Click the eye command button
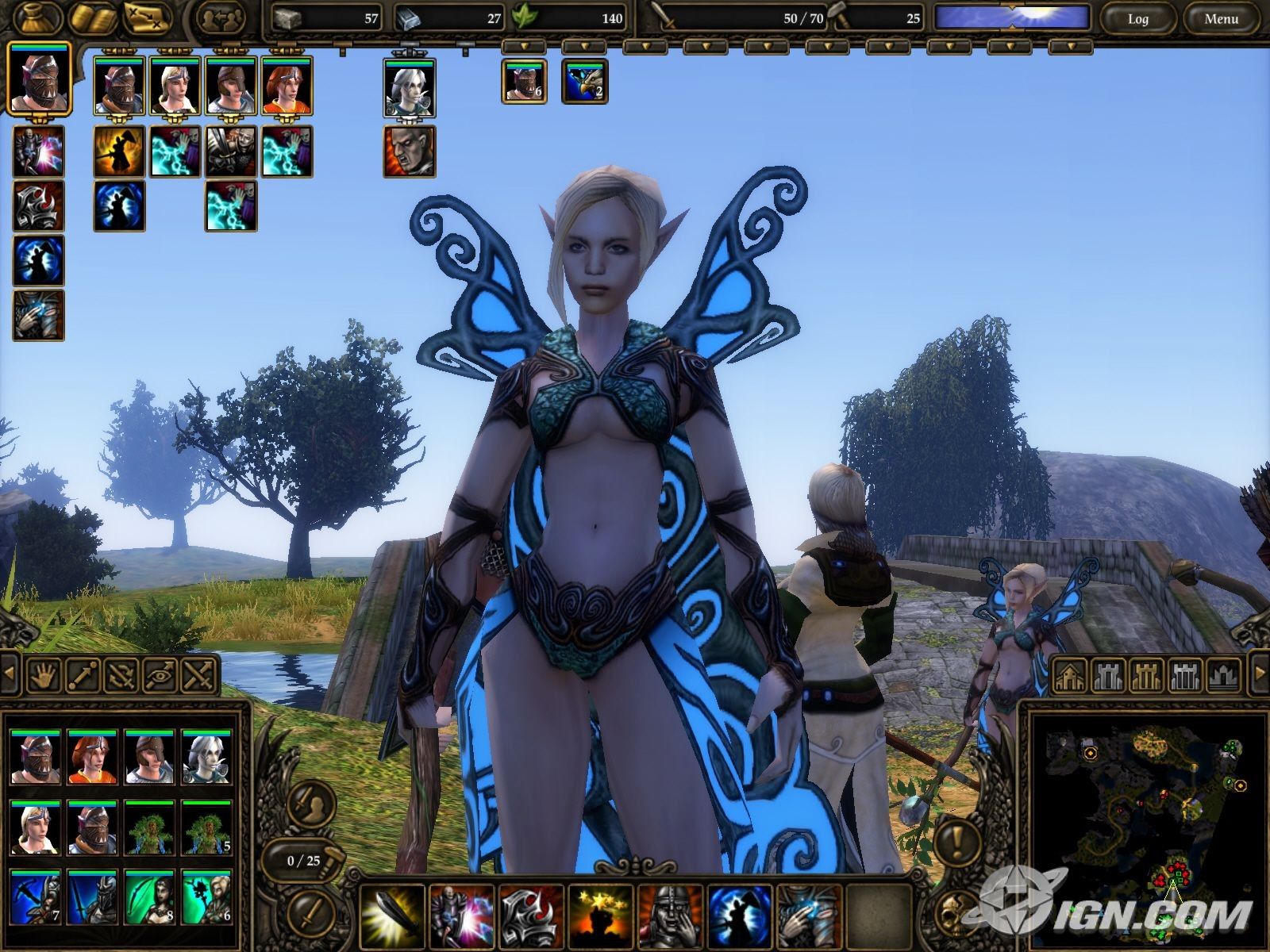 pyautogui.click(x=159, y=675)
